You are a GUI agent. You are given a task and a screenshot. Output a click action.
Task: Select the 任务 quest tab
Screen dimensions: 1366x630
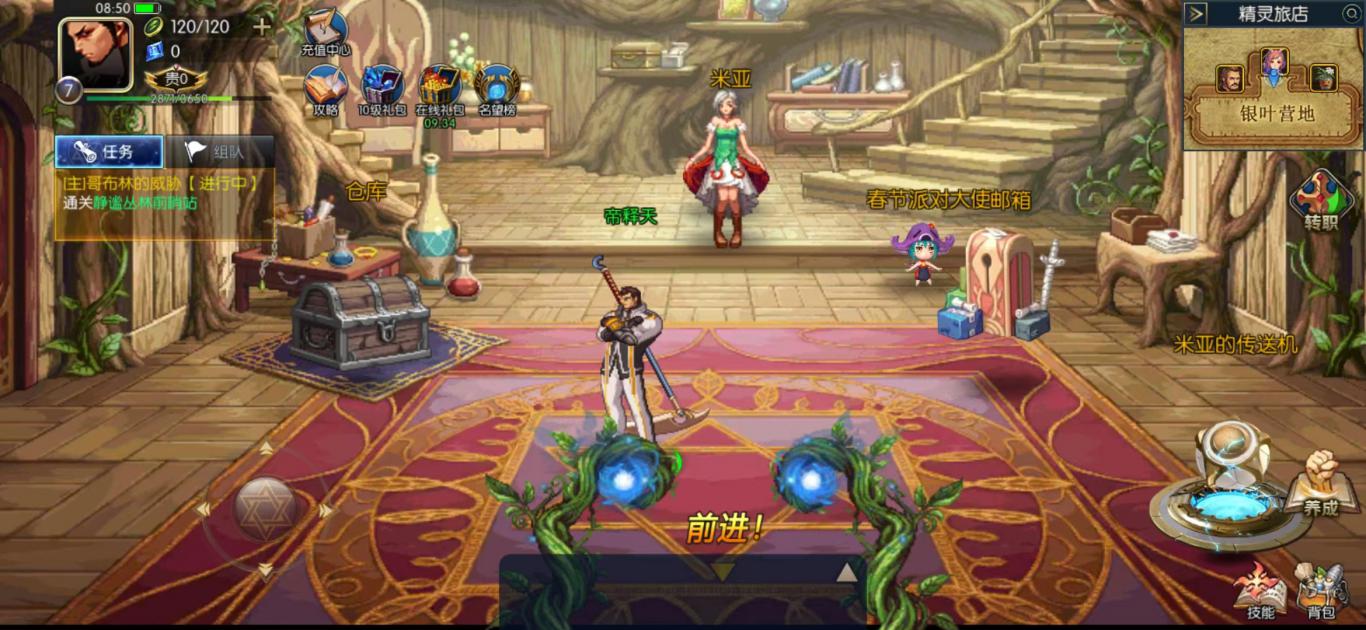[109, 152]
